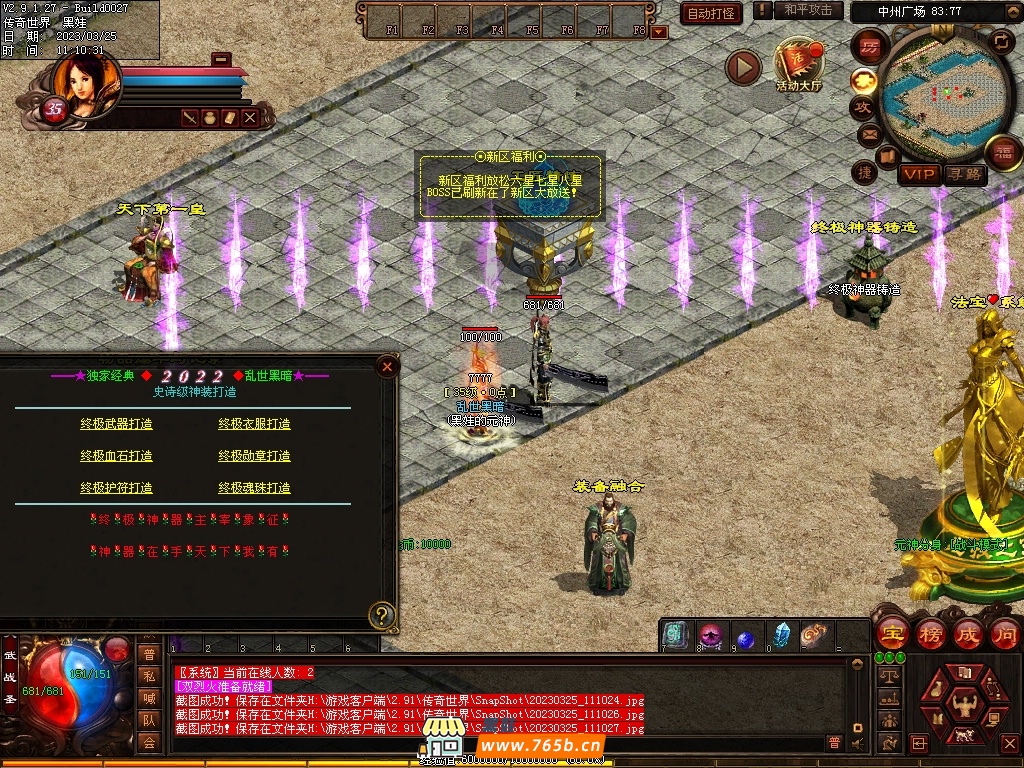Toggle the 自动打怪 auto-fight button
The width and height of the screenshot is (1024, 768).
click(711, 13)
